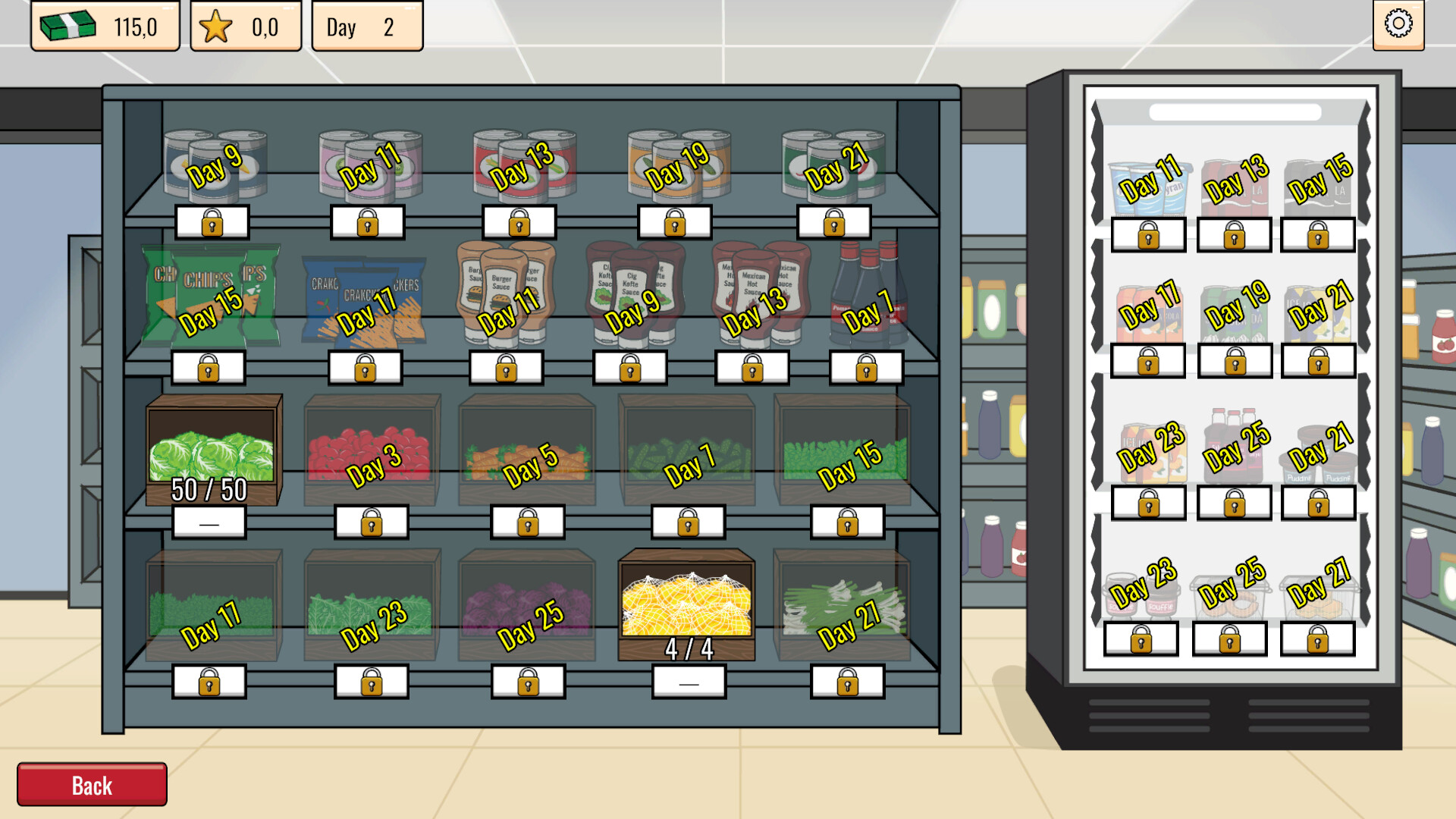Unlock the Day 15 chips slot
The width and height of the screenshot is (1456, 819).
pyautogui.click(x=210, y=368)
